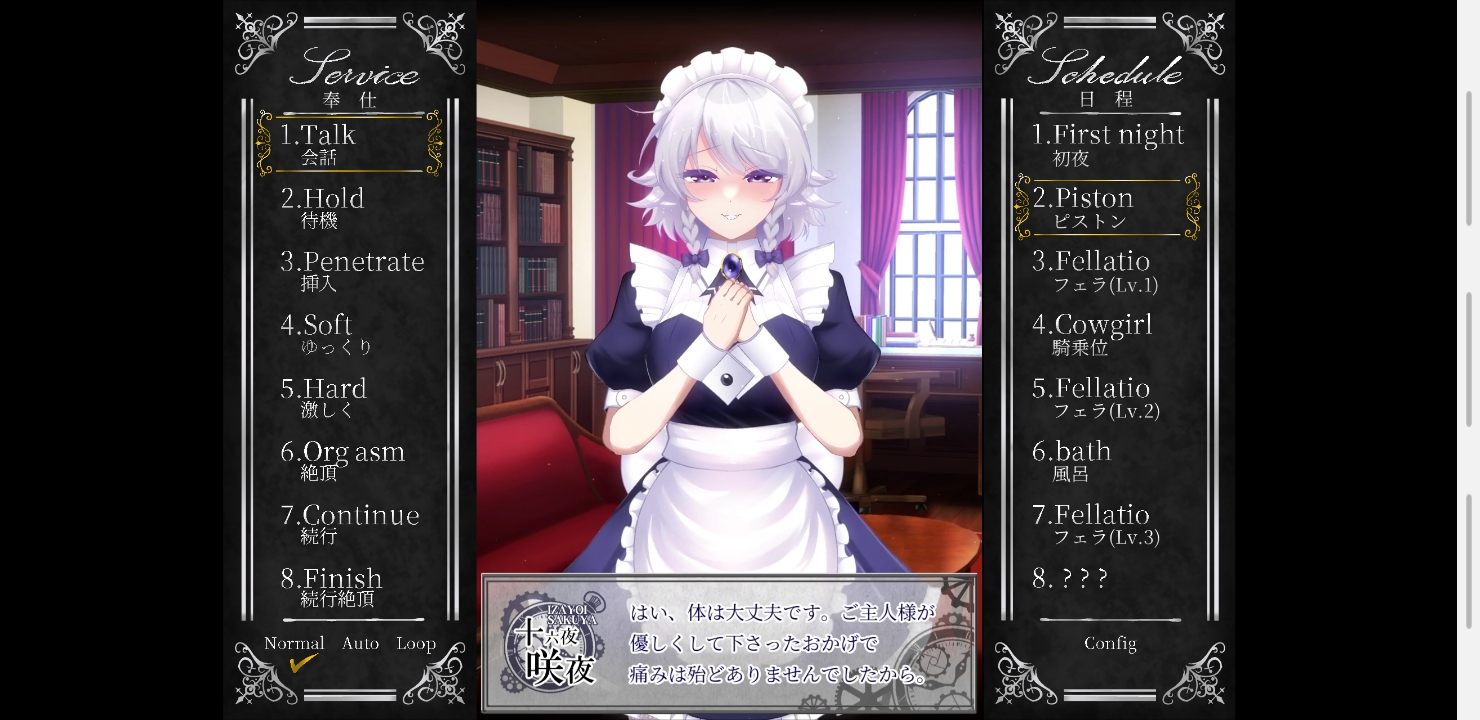Choose the "Soft" pace option
Viewport: 1480px width, 720px height.
317,326
